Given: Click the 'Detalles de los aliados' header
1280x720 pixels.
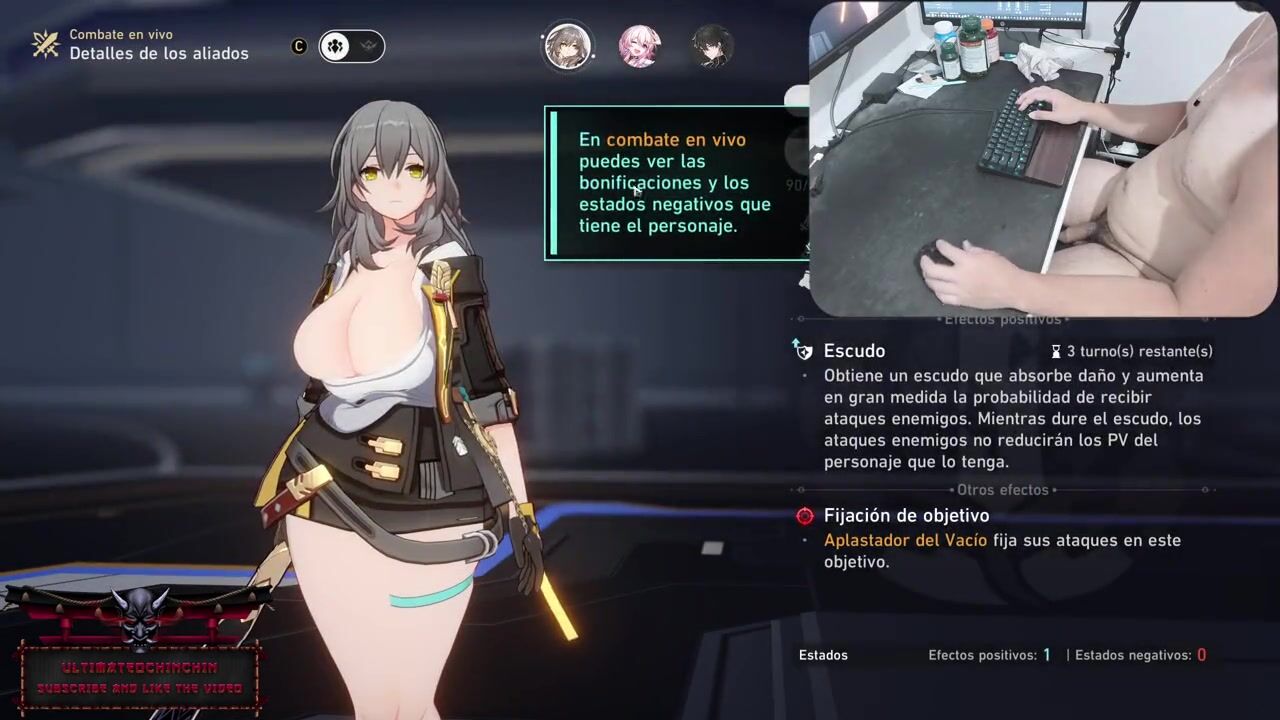Looking at the screenshot, I should pyautogui.click(x=159, y=53).
